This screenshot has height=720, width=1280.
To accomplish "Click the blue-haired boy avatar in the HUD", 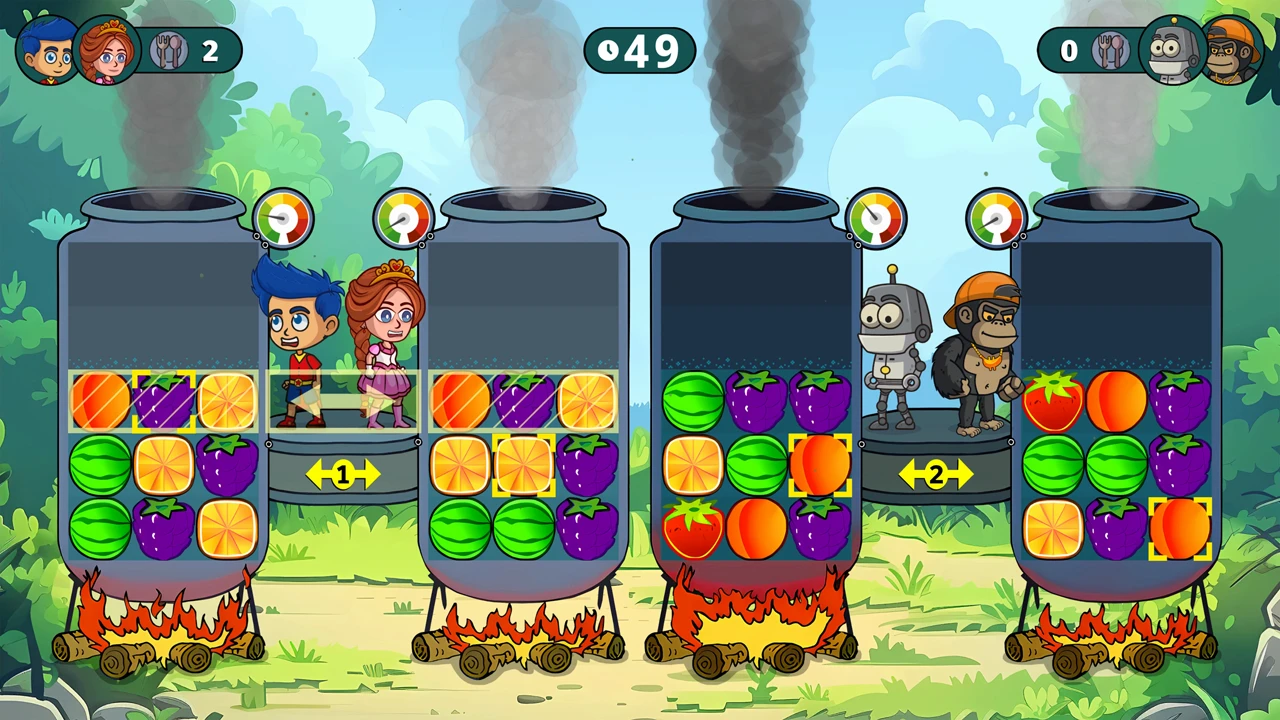I will click(47, 50).
